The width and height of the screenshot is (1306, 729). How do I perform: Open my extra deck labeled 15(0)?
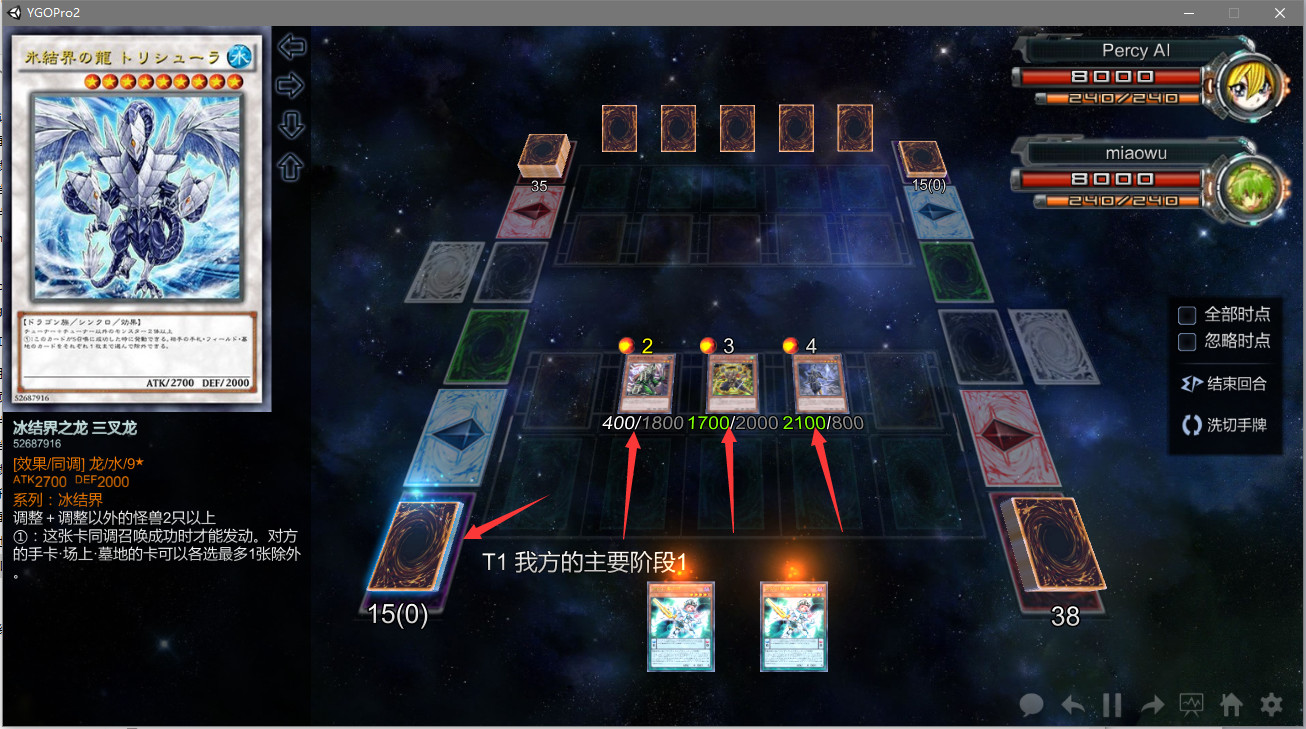413,546
